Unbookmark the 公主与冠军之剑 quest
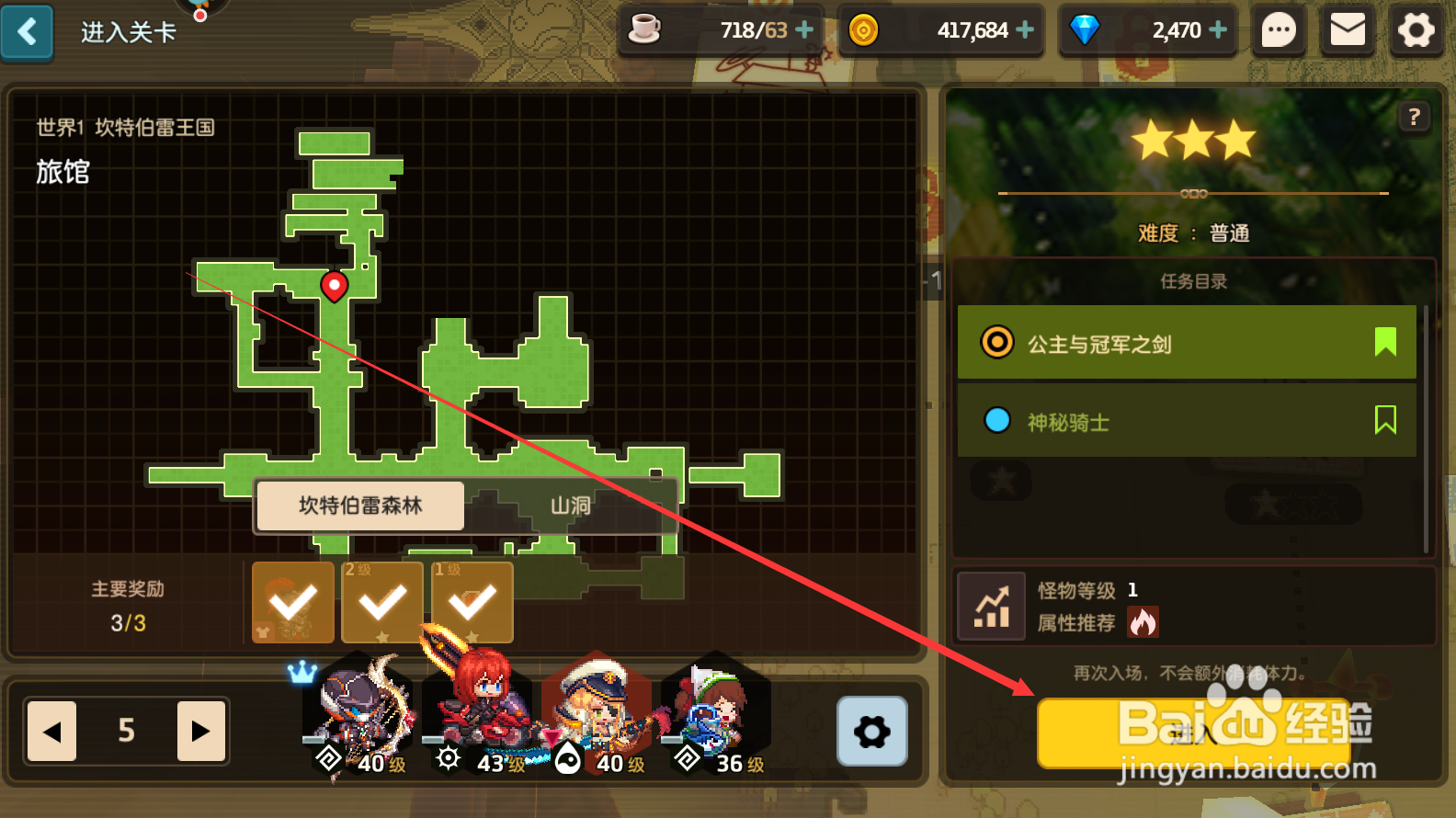The height and width of the screenshot is (818, 1456). [1384, 341]
